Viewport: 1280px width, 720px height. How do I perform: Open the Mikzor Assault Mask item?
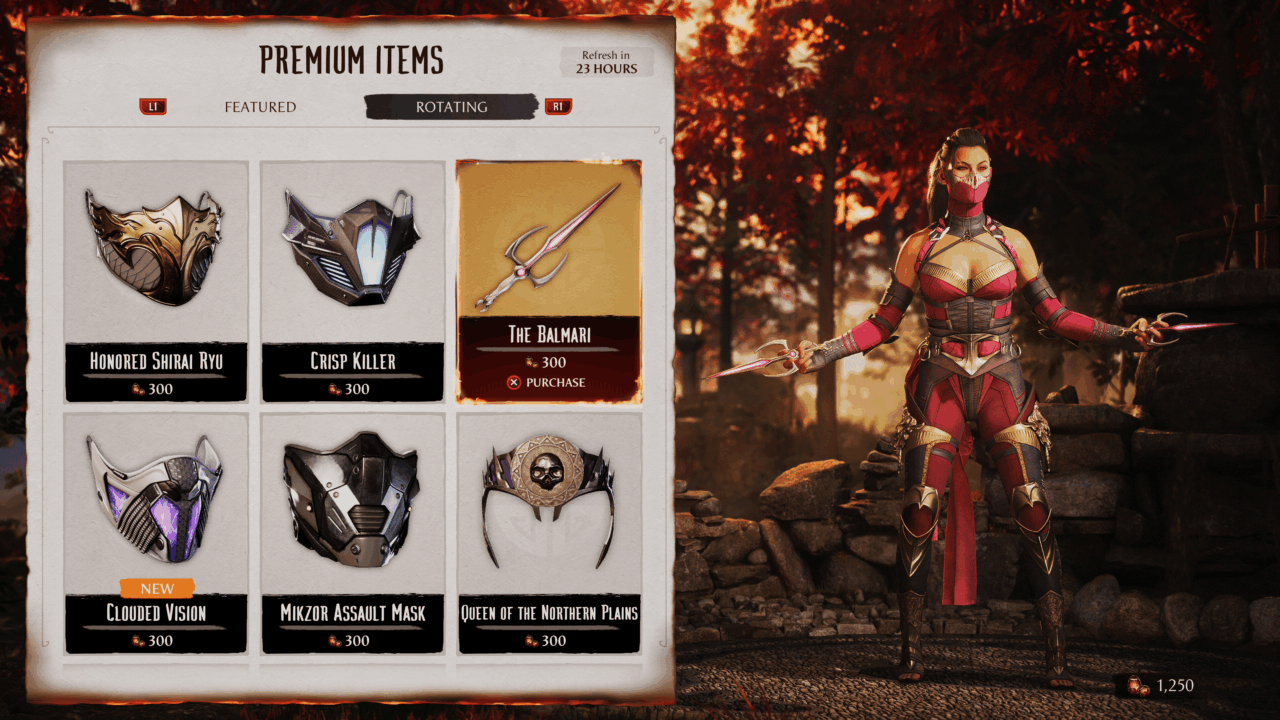353,530
